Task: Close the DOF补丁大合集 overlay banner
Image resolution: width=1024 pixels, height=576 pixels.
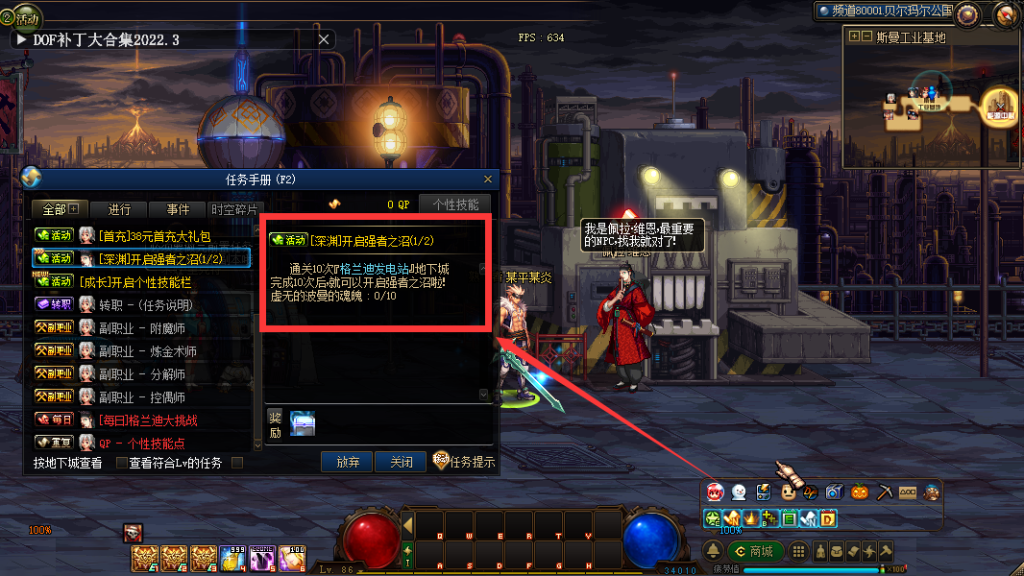Action: click(x=323, y=39)
